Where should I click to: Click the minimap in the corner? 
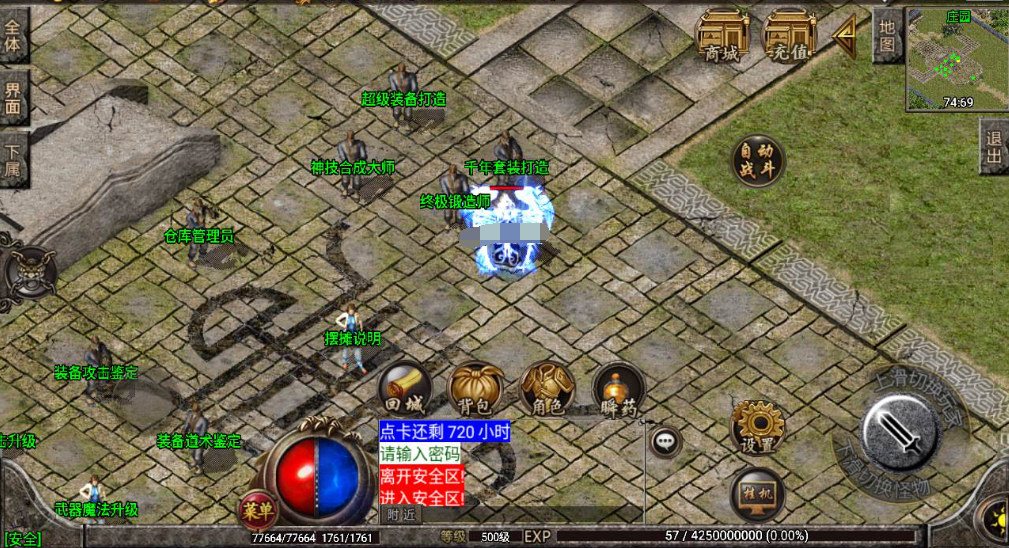pos(956,59)
